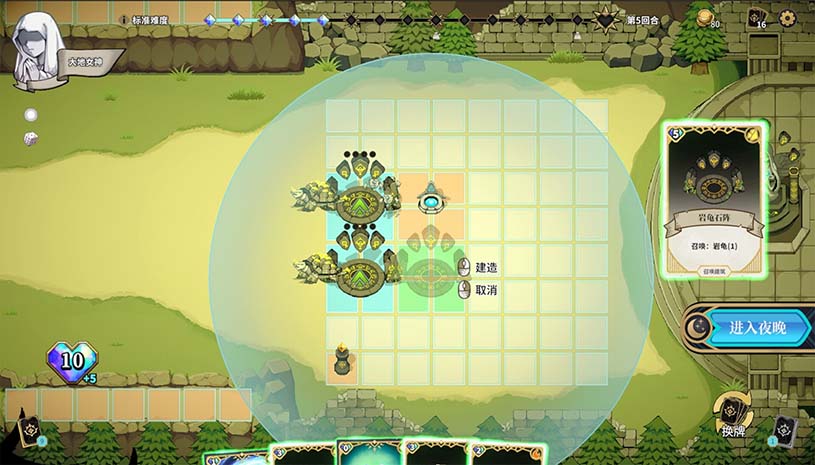The width and height of the screenshot is (815, 465).
Task: Confirm placement with 建造
Action: (486, 267)
